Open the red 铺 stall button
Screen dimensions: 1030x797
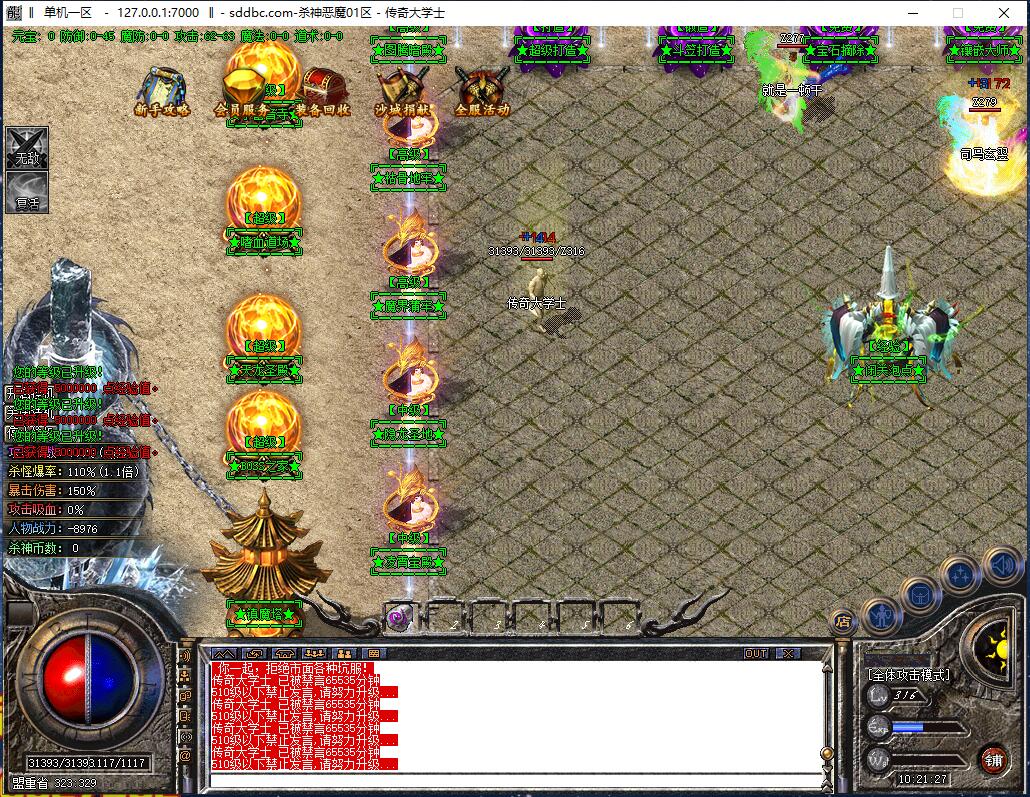(992, 757)
